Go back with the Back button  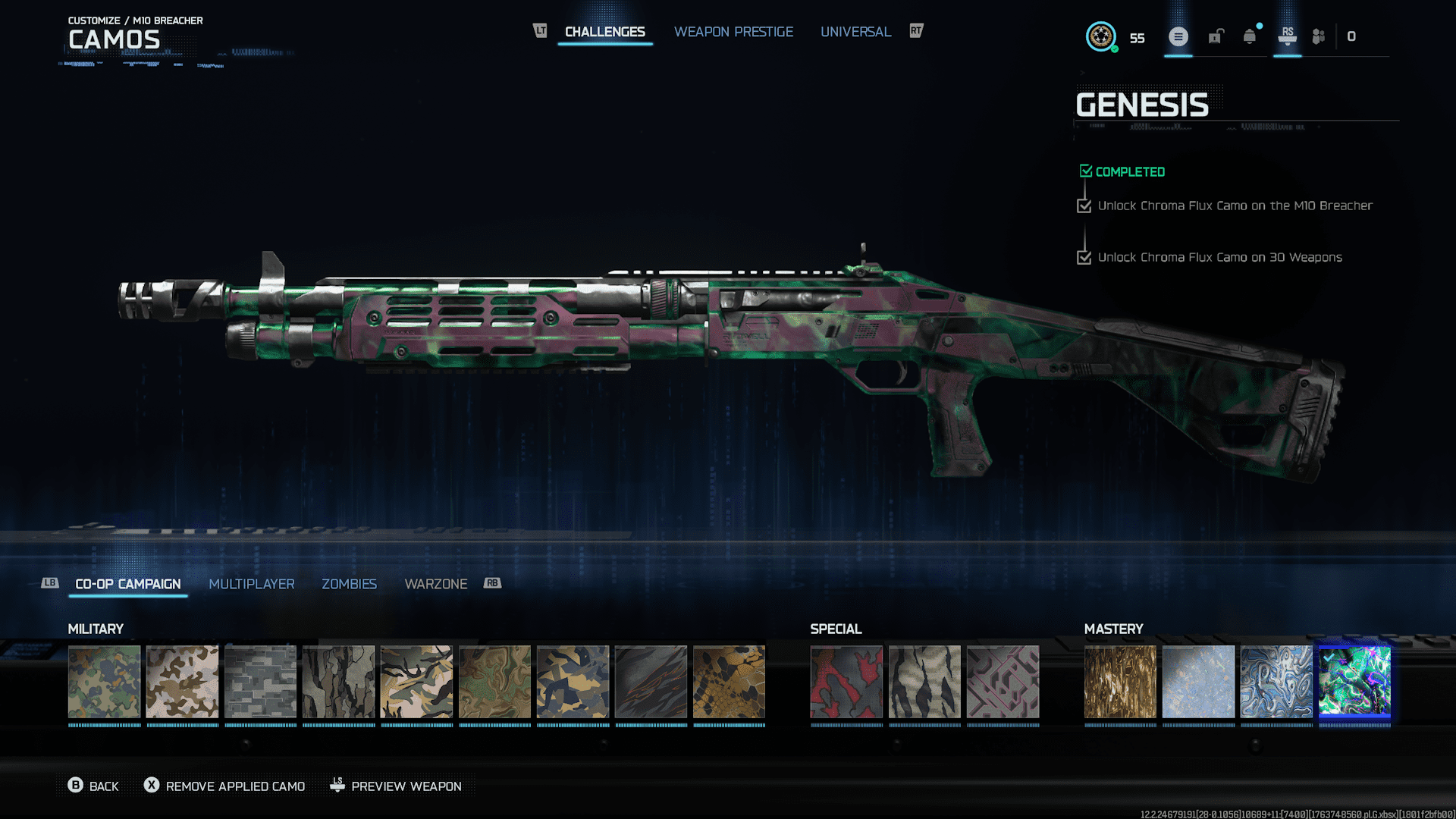[93, 786]
